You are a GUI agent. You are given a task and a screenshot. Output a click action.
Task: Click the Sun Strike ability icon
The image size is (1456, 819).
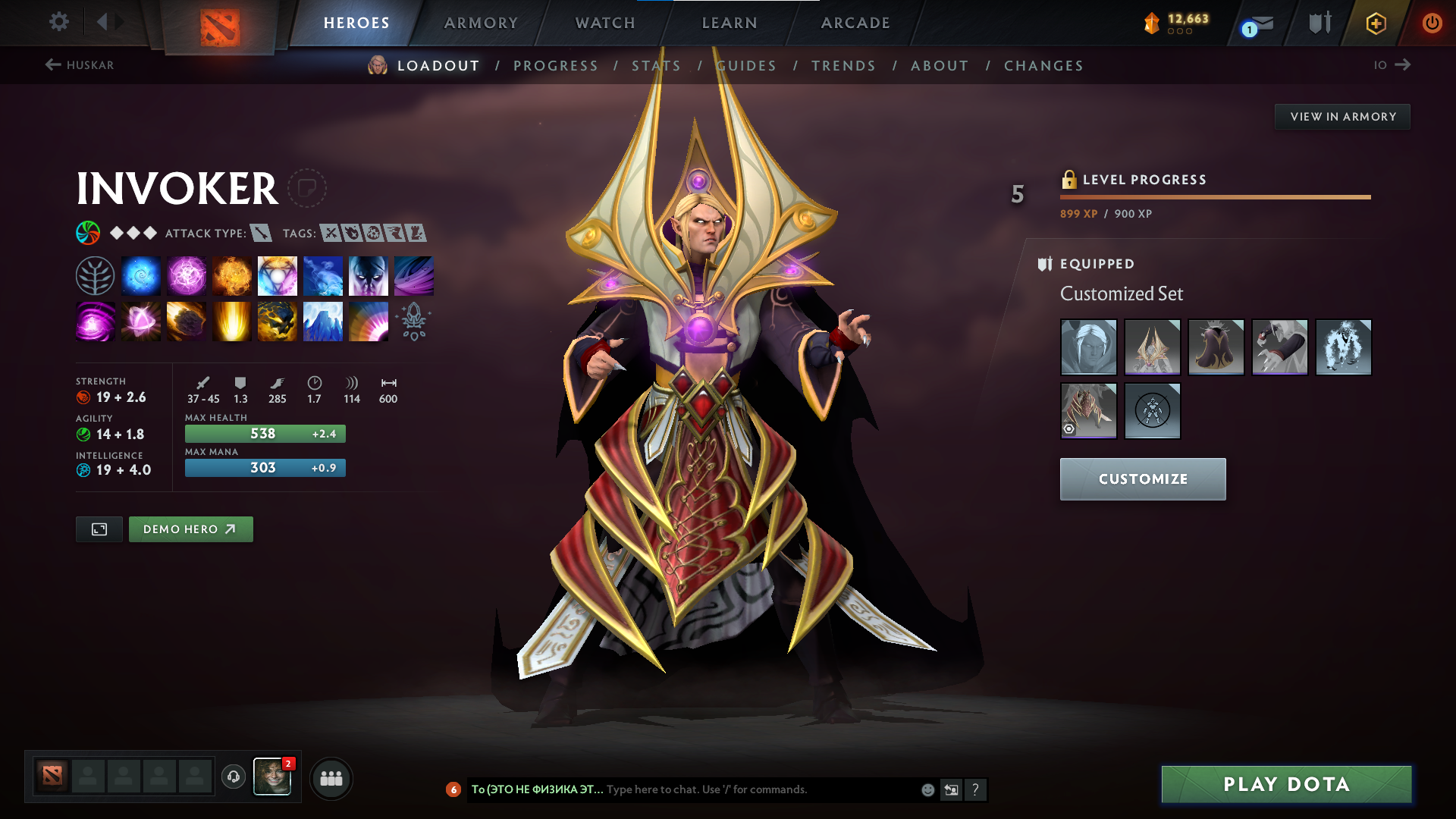pyautogui.click(x=231, y=321)
